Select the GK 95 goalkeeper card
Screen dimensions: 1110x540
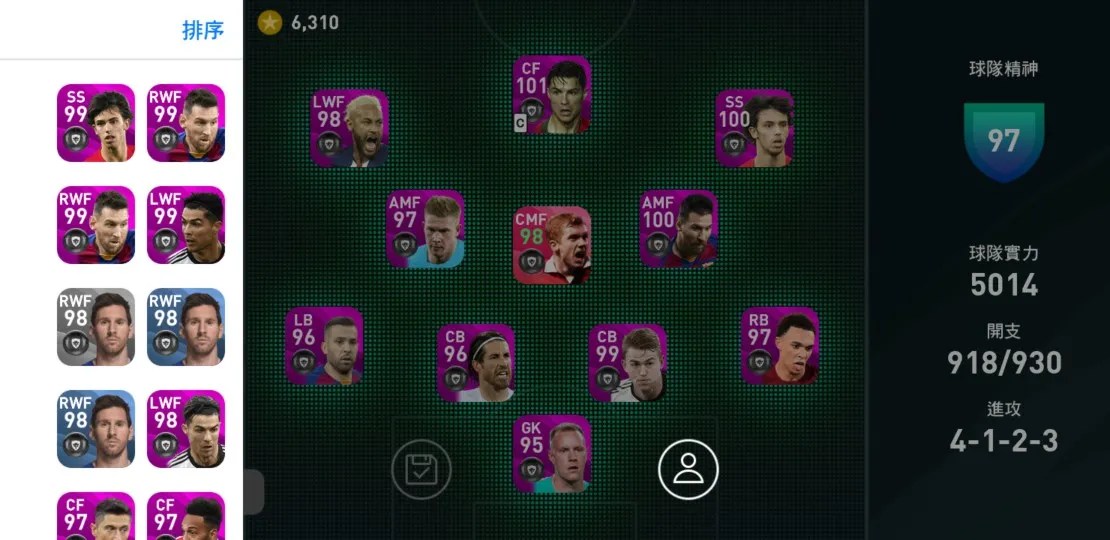pyautogui.click(x=552, y=454)
